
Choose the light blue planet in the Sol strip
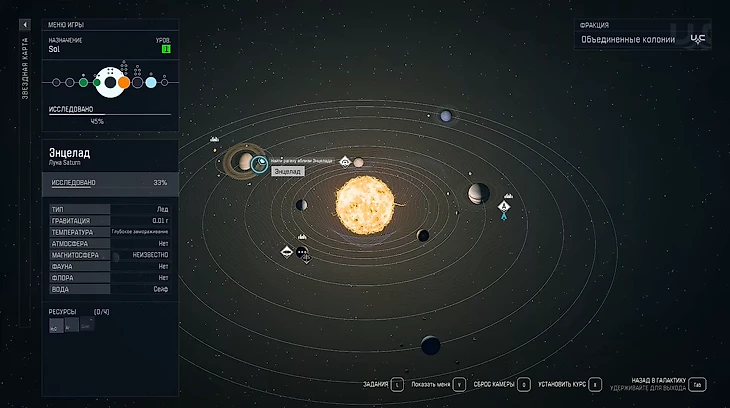coord(151,82)
